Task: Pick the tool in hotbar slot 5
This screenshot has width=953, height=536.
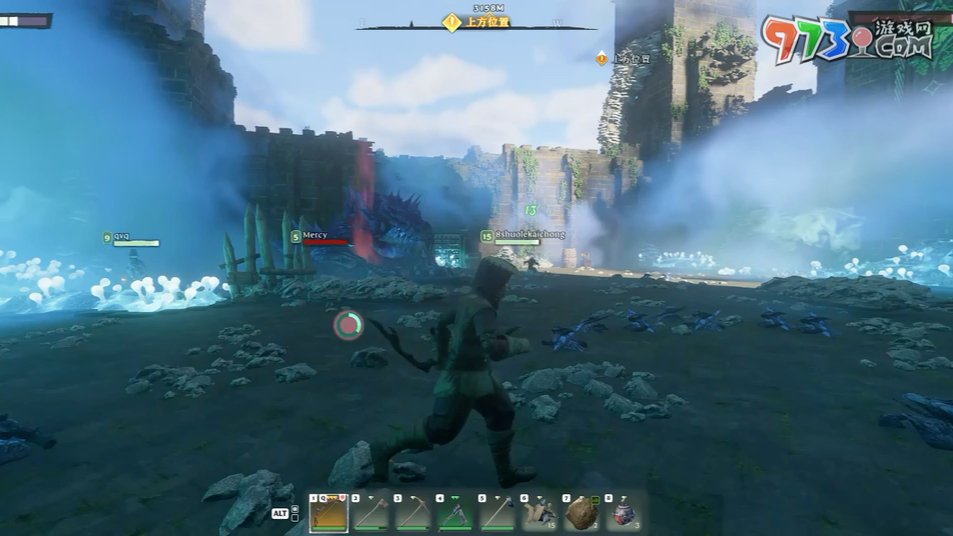Action: [x=496, y=514]
